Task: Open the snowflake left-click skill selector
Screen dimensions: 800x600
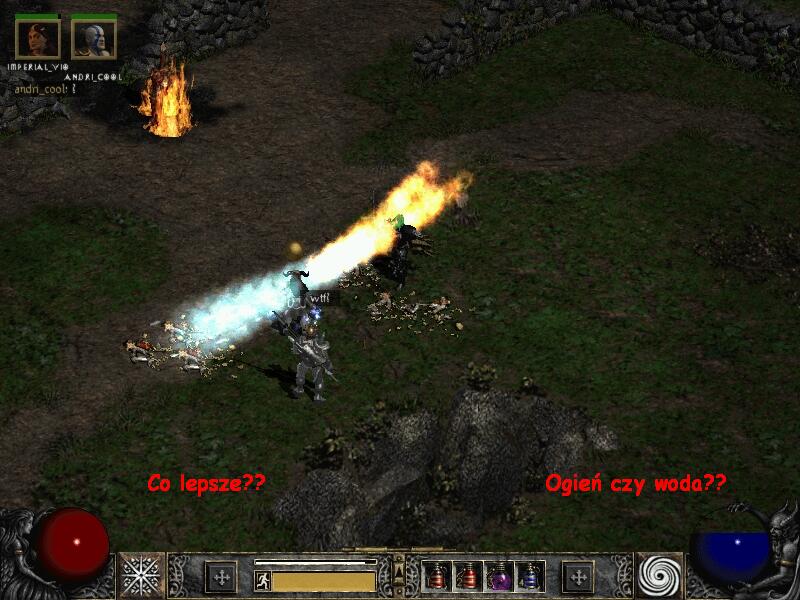Action: click(x=142, y=575)
